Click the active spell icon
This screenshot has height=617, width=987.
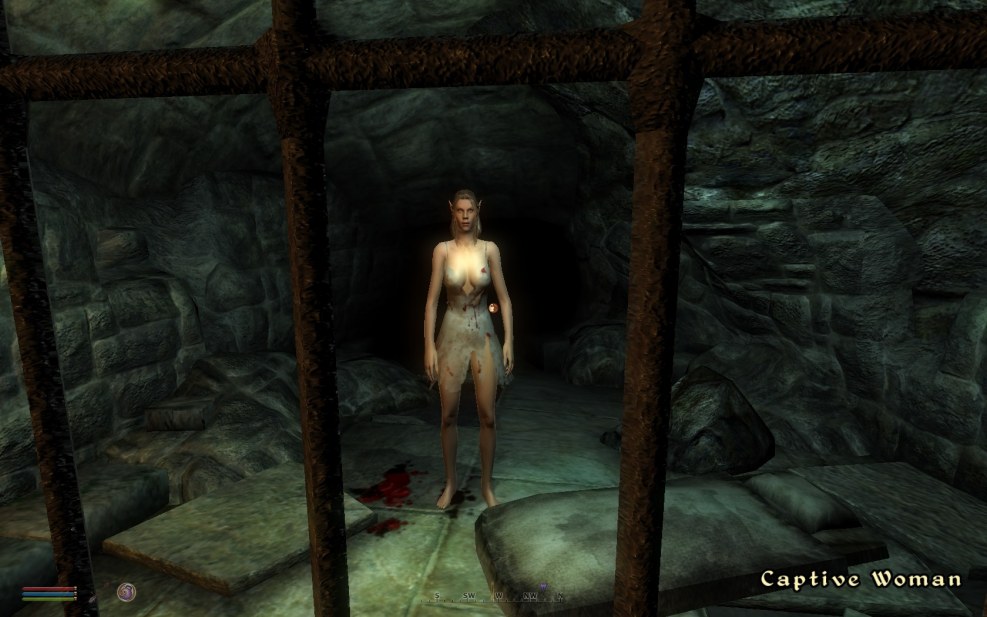tap(126, 592)
